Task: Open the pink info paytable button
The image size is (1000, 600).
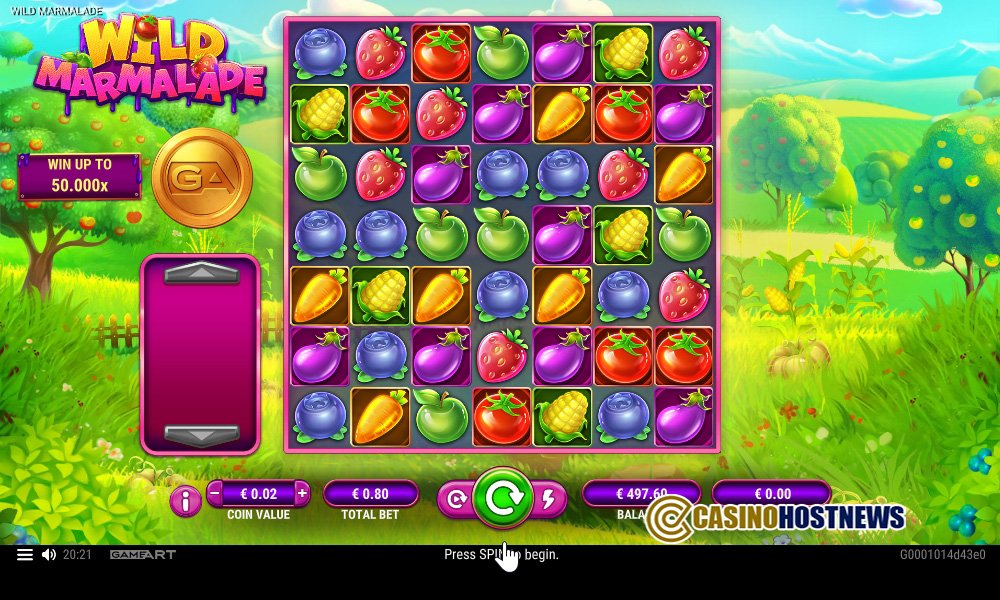Action: click(x=185, y=500)
